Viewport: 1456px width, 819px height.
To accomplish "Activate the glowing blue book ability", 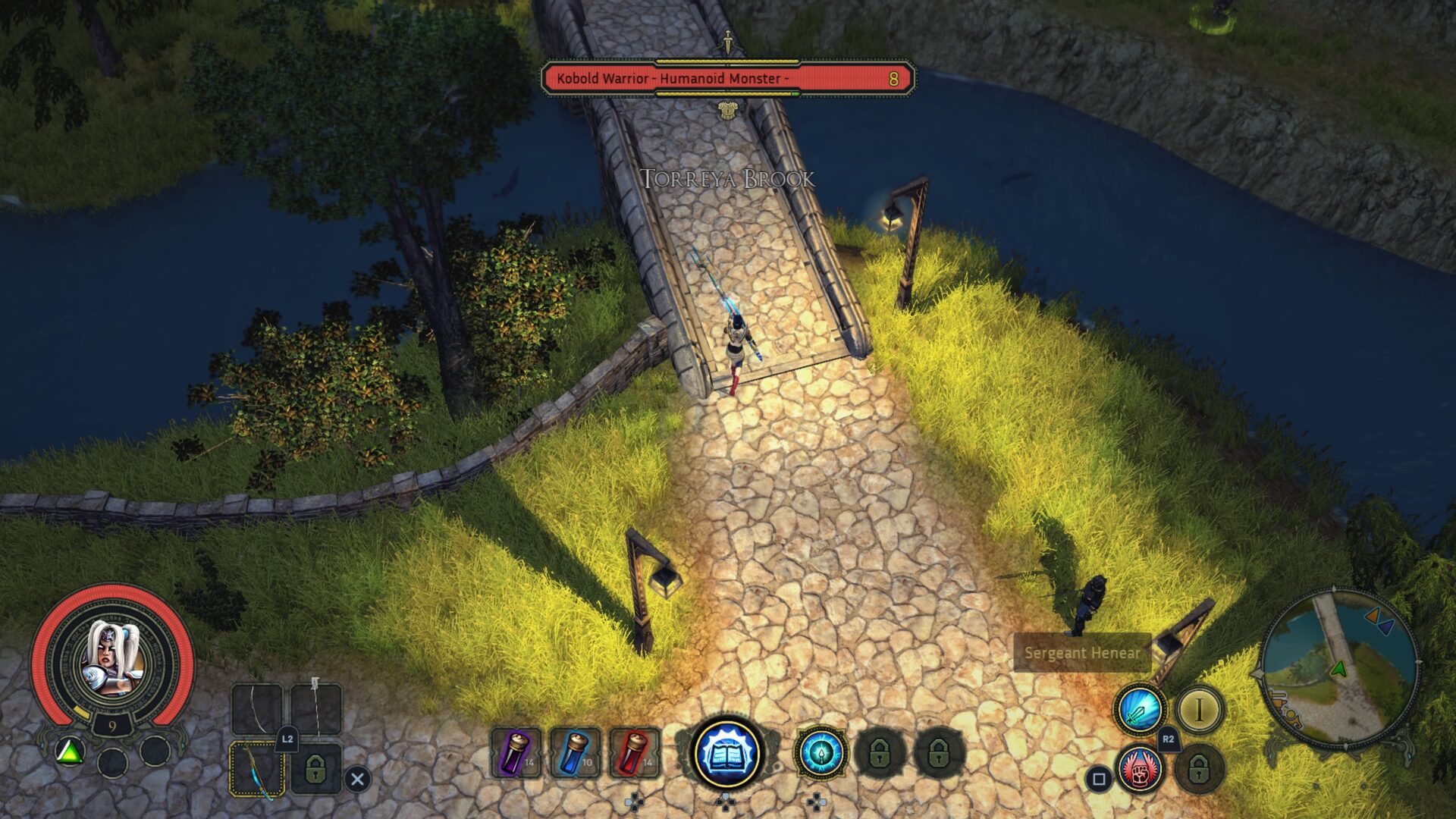I will [726, 752].
